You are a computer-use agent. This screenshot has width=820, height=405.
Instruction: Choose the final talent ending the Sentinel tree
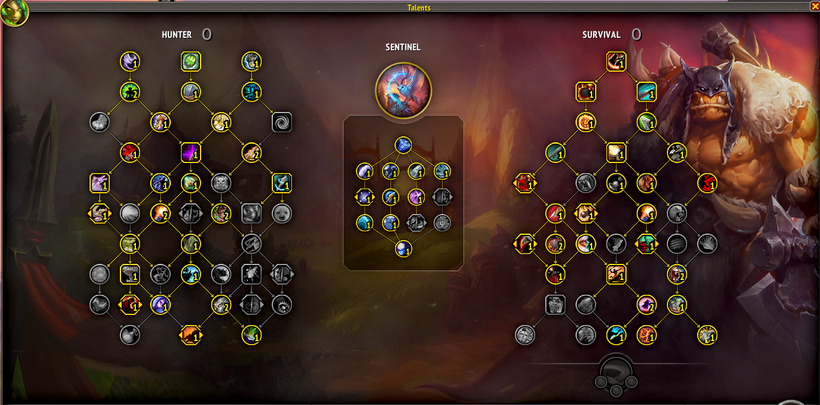(401, 249)
